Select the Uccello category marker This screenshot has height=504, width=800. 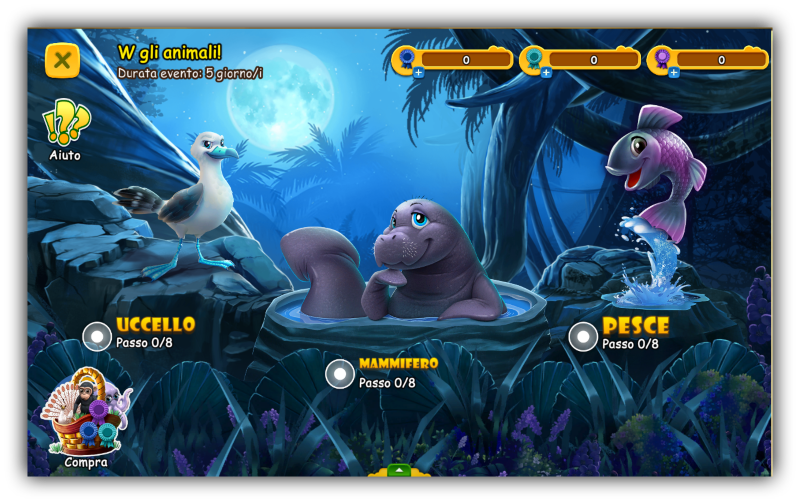[x=97, y=336]
